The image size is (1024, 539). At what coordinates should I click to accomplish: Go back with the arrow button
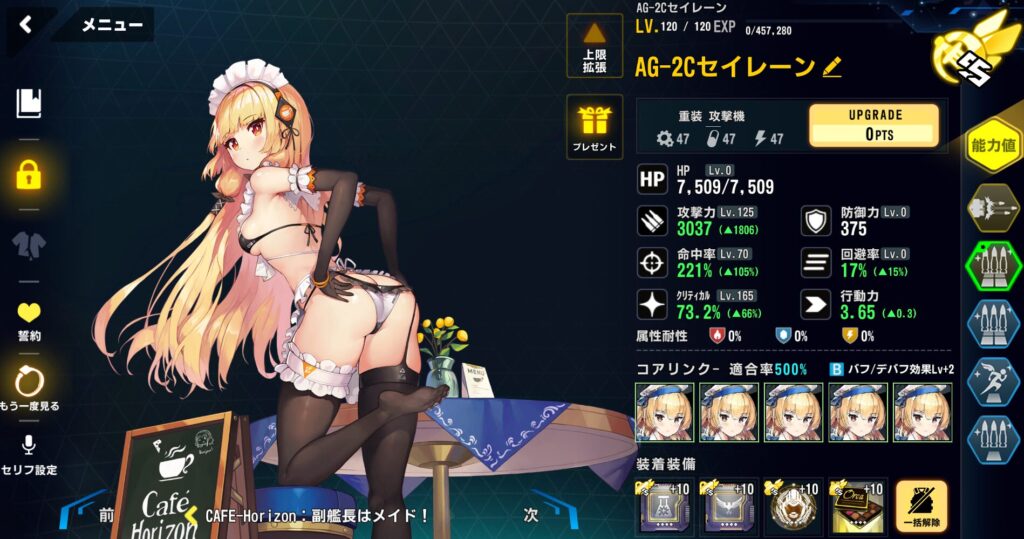coord(26,25)
